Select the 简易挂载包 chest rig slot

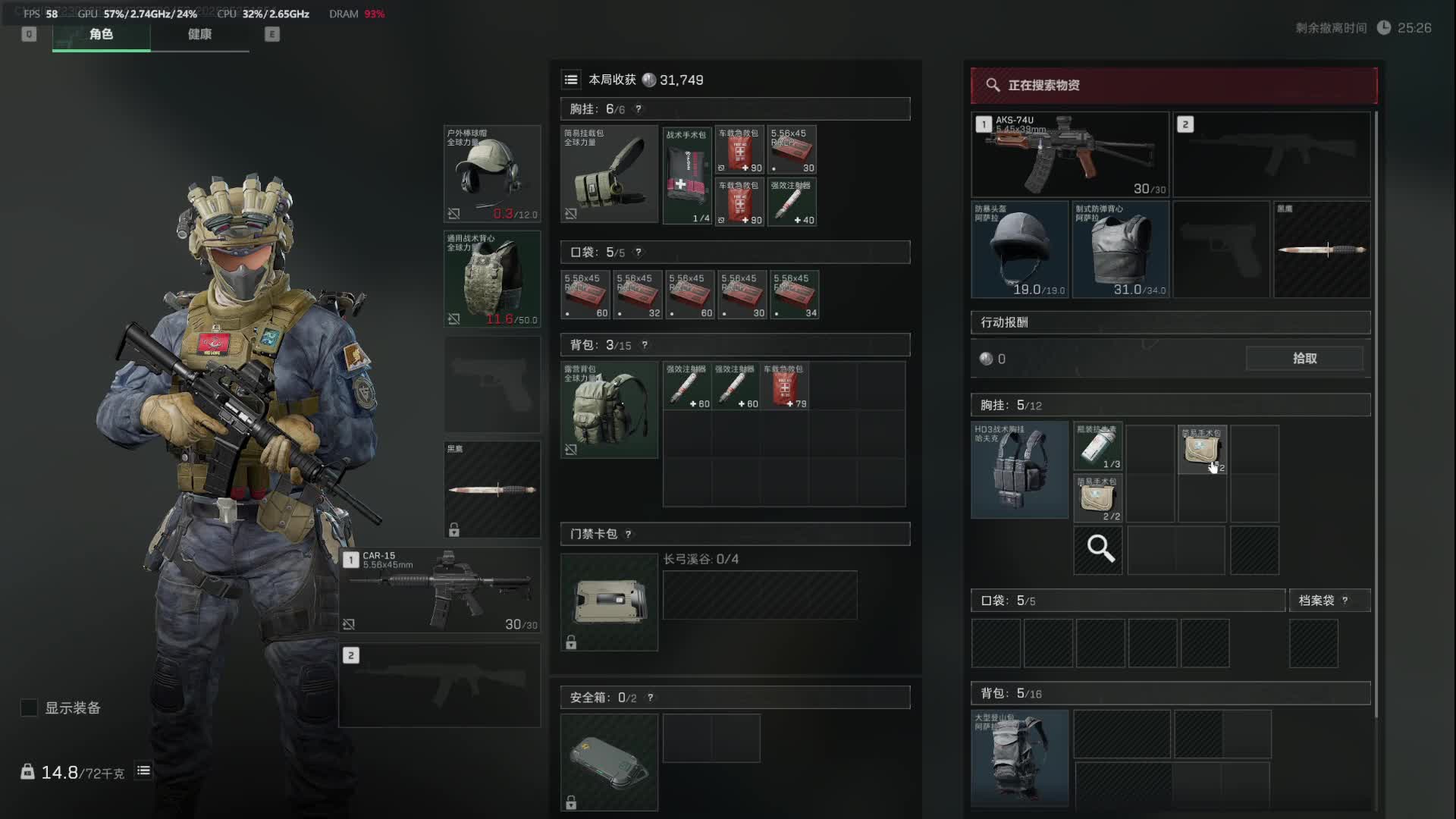[x=609, y=174]
